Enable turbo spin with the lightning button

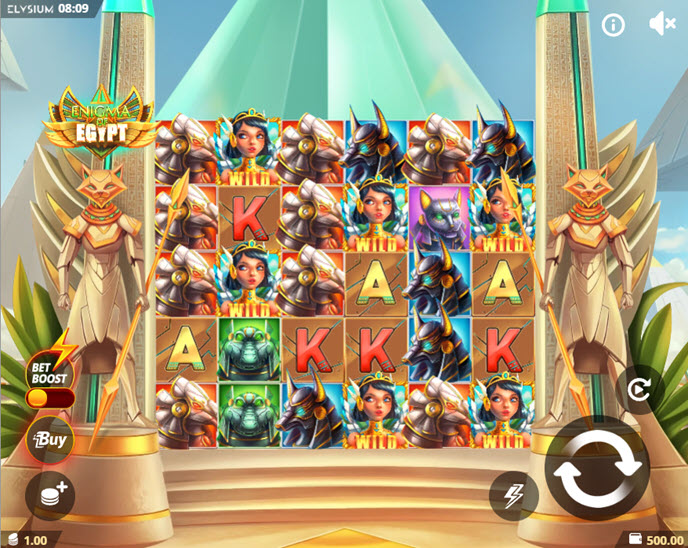point(513,494)
